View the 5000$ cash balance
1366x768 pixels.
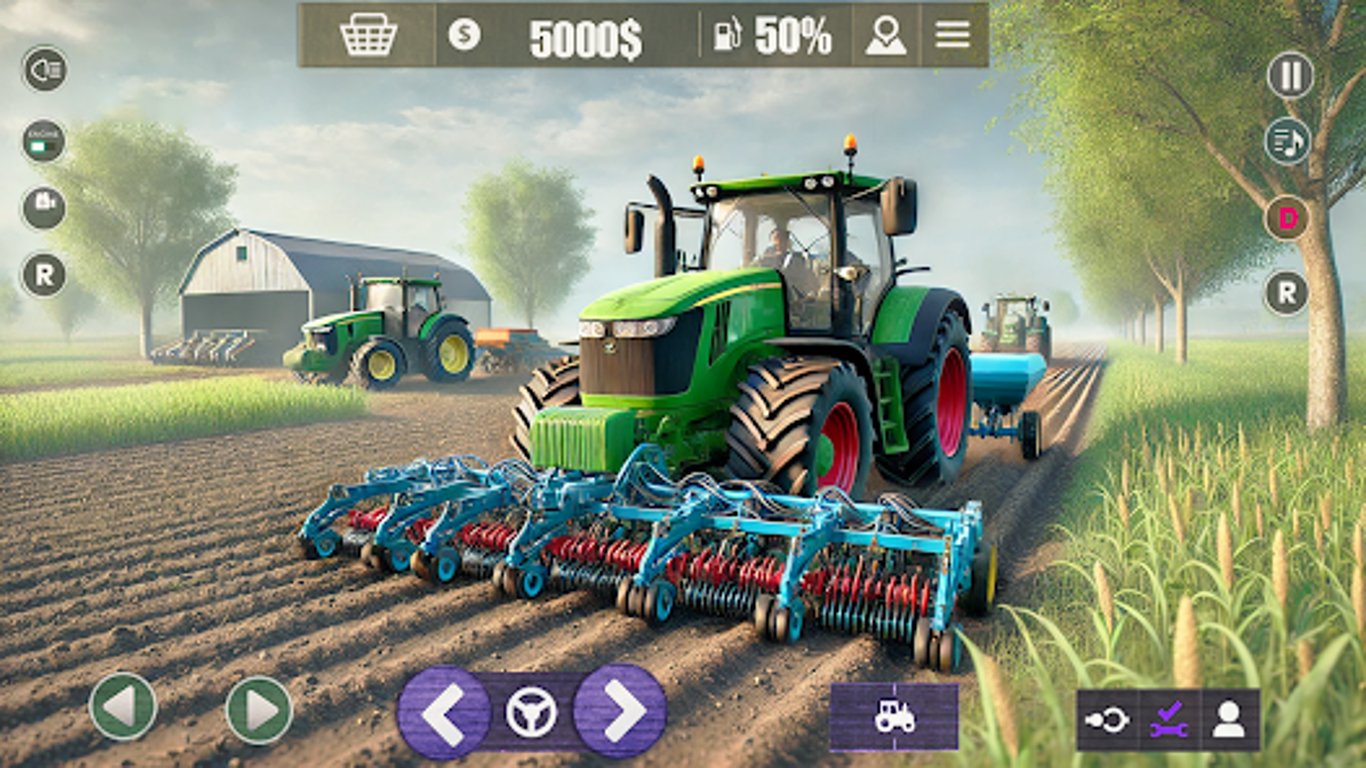(584, 35)
